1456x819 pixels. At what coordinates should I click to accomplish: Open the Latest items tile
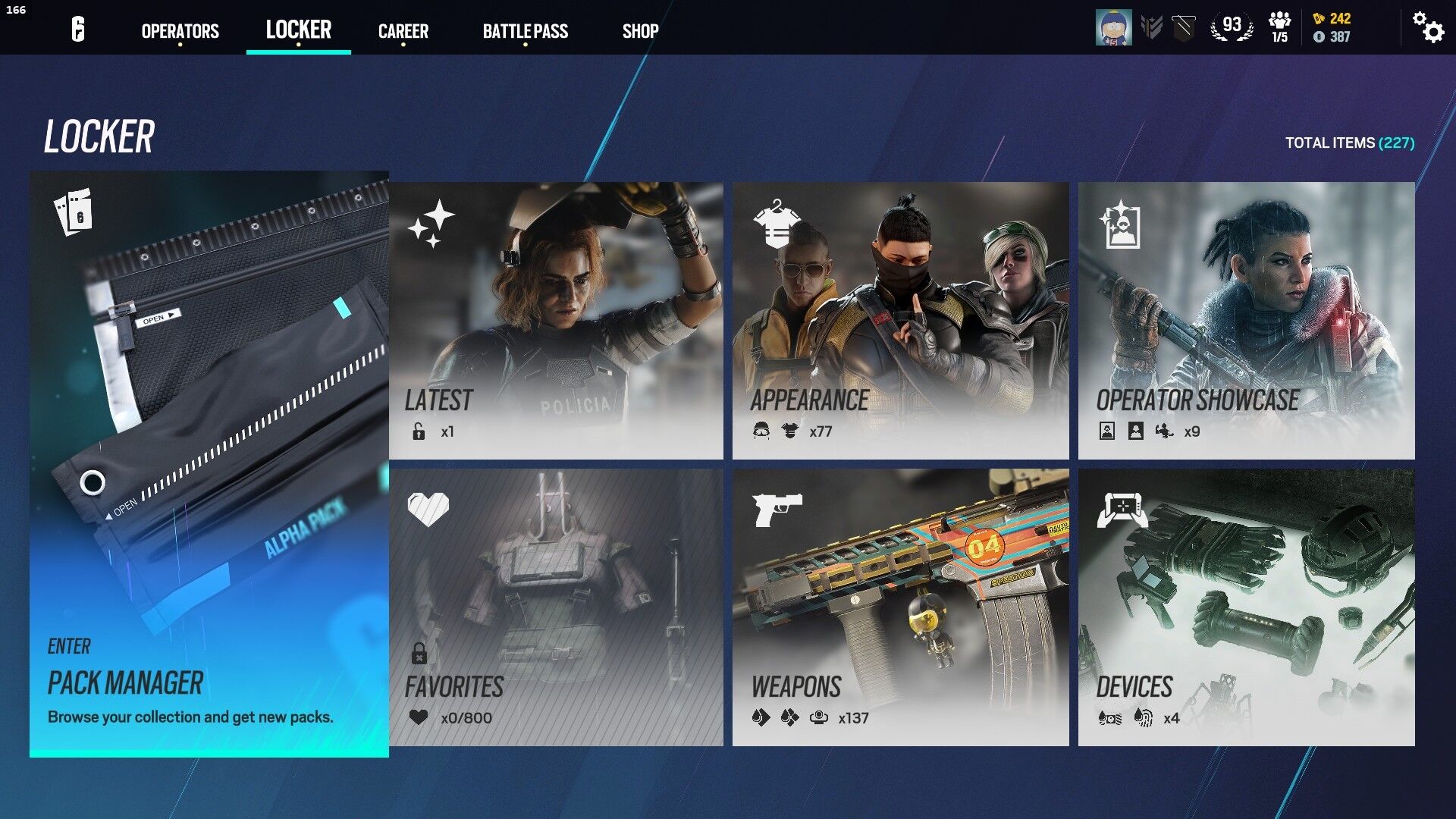[556, 320]
